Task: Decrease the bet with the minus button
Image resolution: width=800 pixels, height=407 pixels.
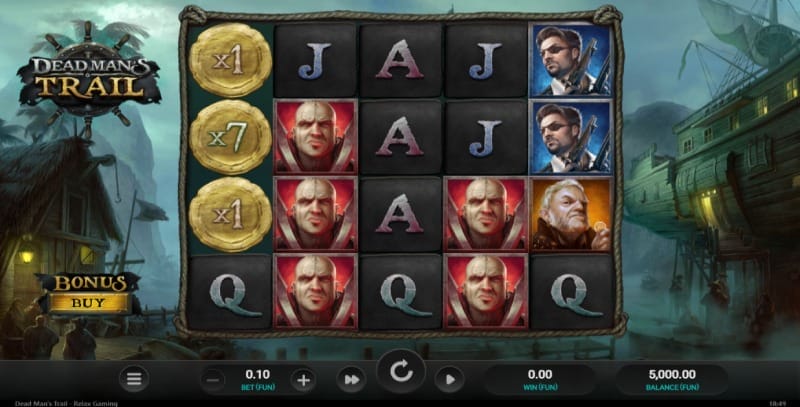Action: (213, 379)
